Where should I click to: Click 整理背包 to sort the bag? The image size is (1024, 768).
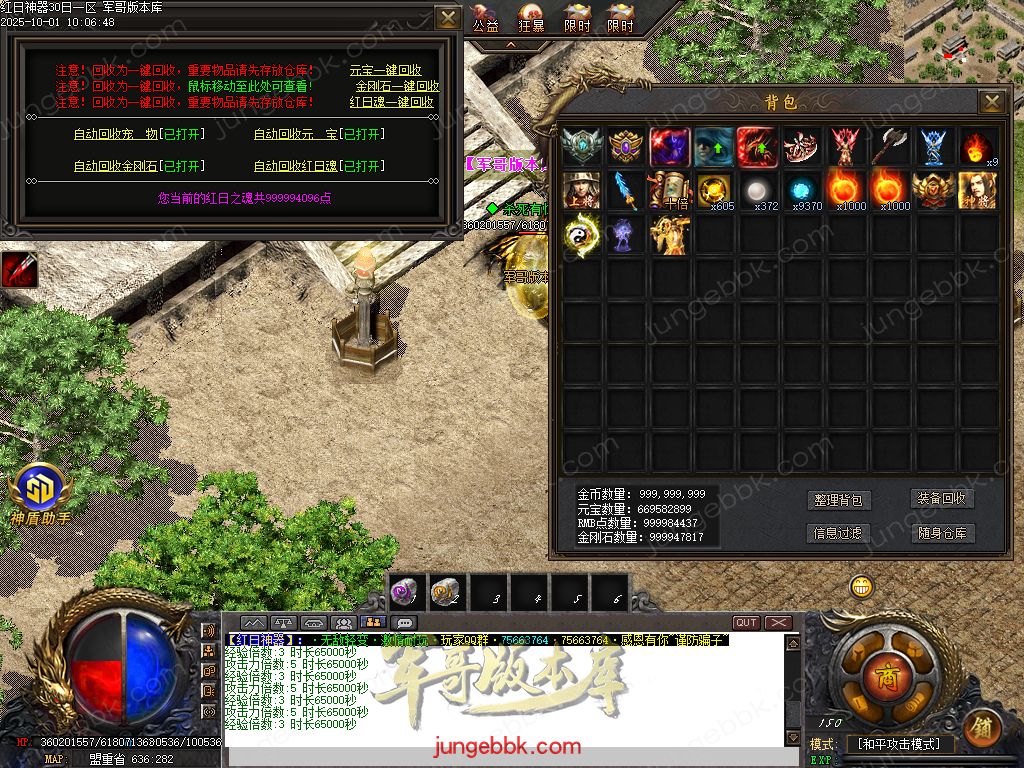click(837, 500)
